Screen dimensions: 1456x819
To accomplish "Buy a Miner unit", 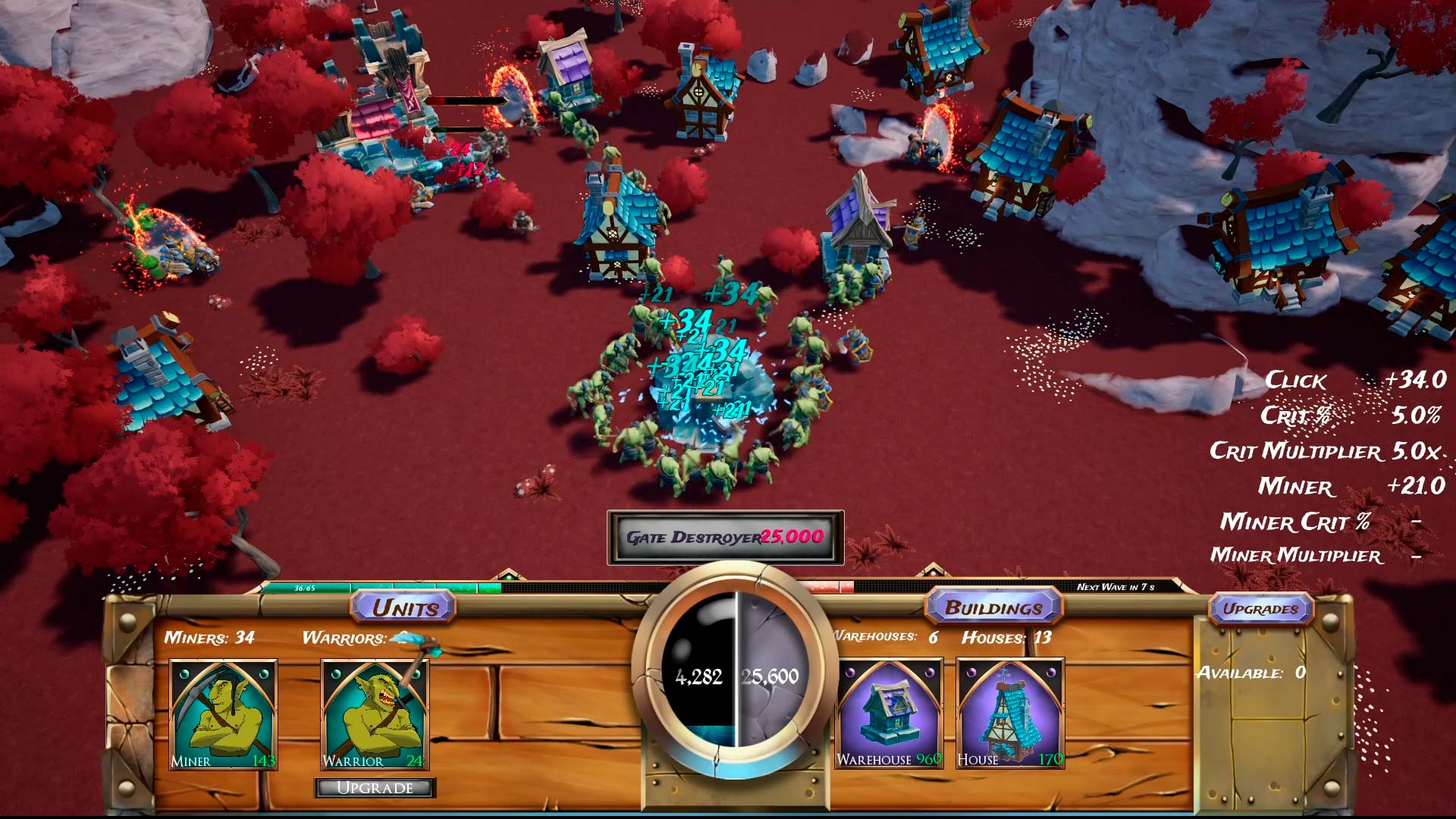I will (223, 714).
